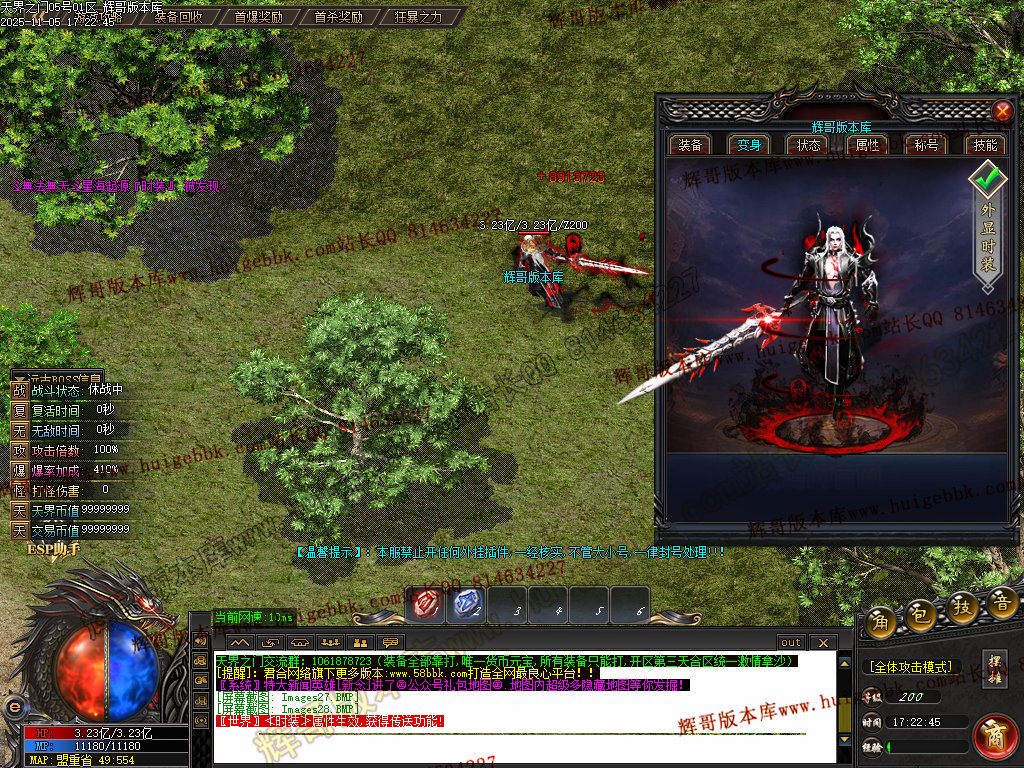Open the 首爆奖励 first-drop rewards
Screen dimensions: 1024x768
pos(258,17)
